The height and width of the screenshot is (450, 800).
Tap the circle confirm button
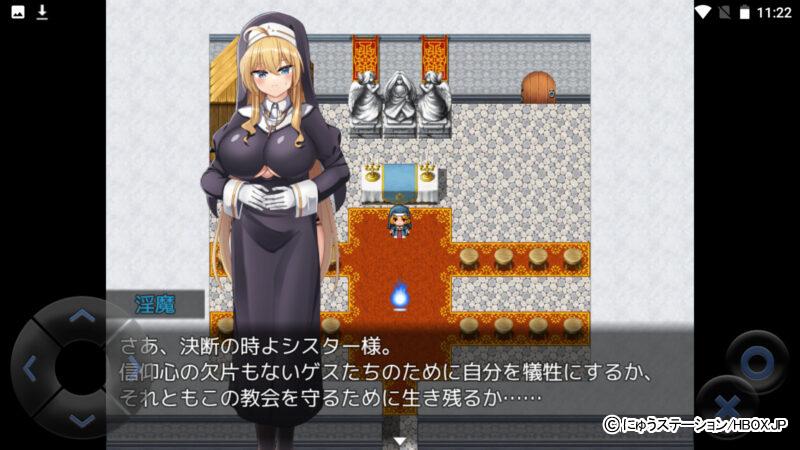(757, 360)
